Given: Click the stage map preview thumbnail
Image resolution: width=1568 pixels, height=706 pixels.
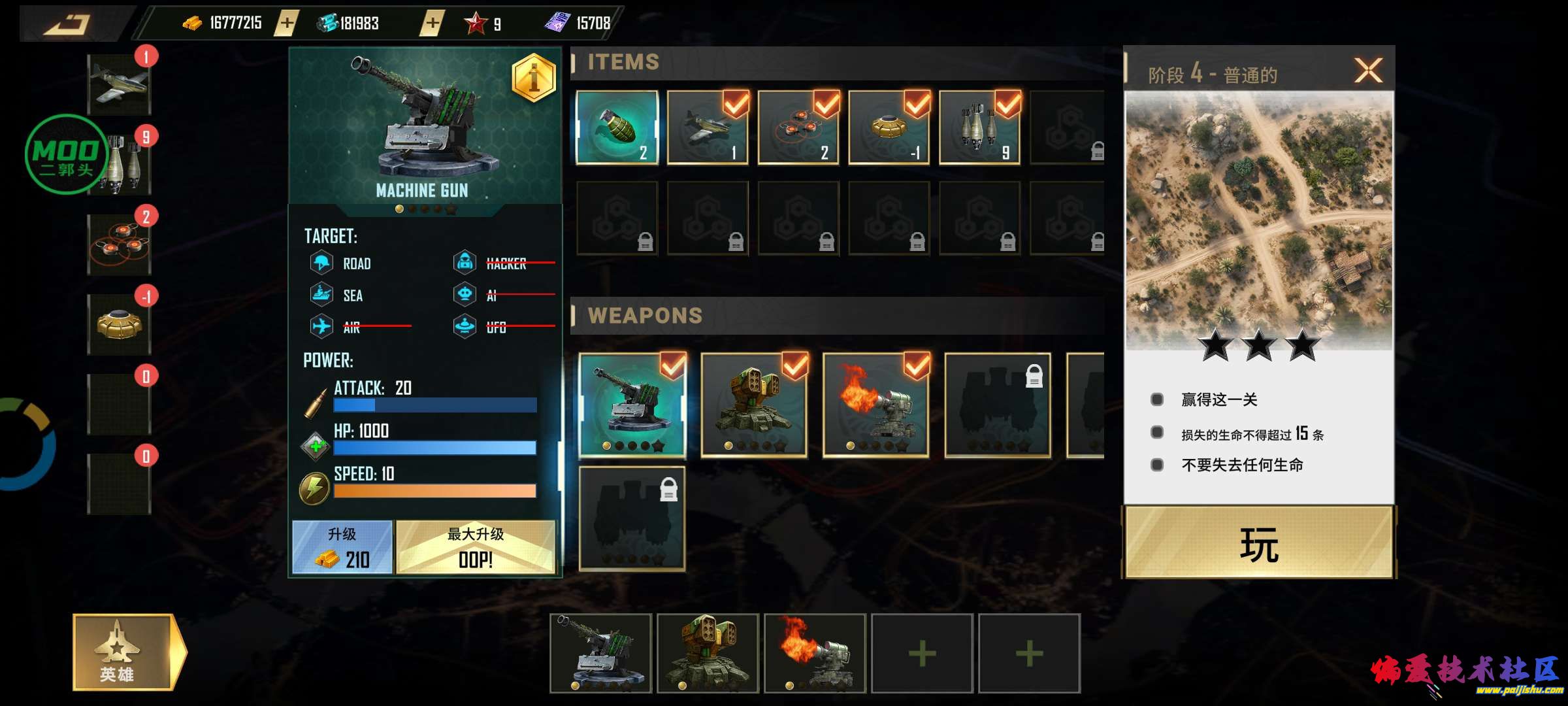Looking at the screenshot, I should pos(1259,219).
